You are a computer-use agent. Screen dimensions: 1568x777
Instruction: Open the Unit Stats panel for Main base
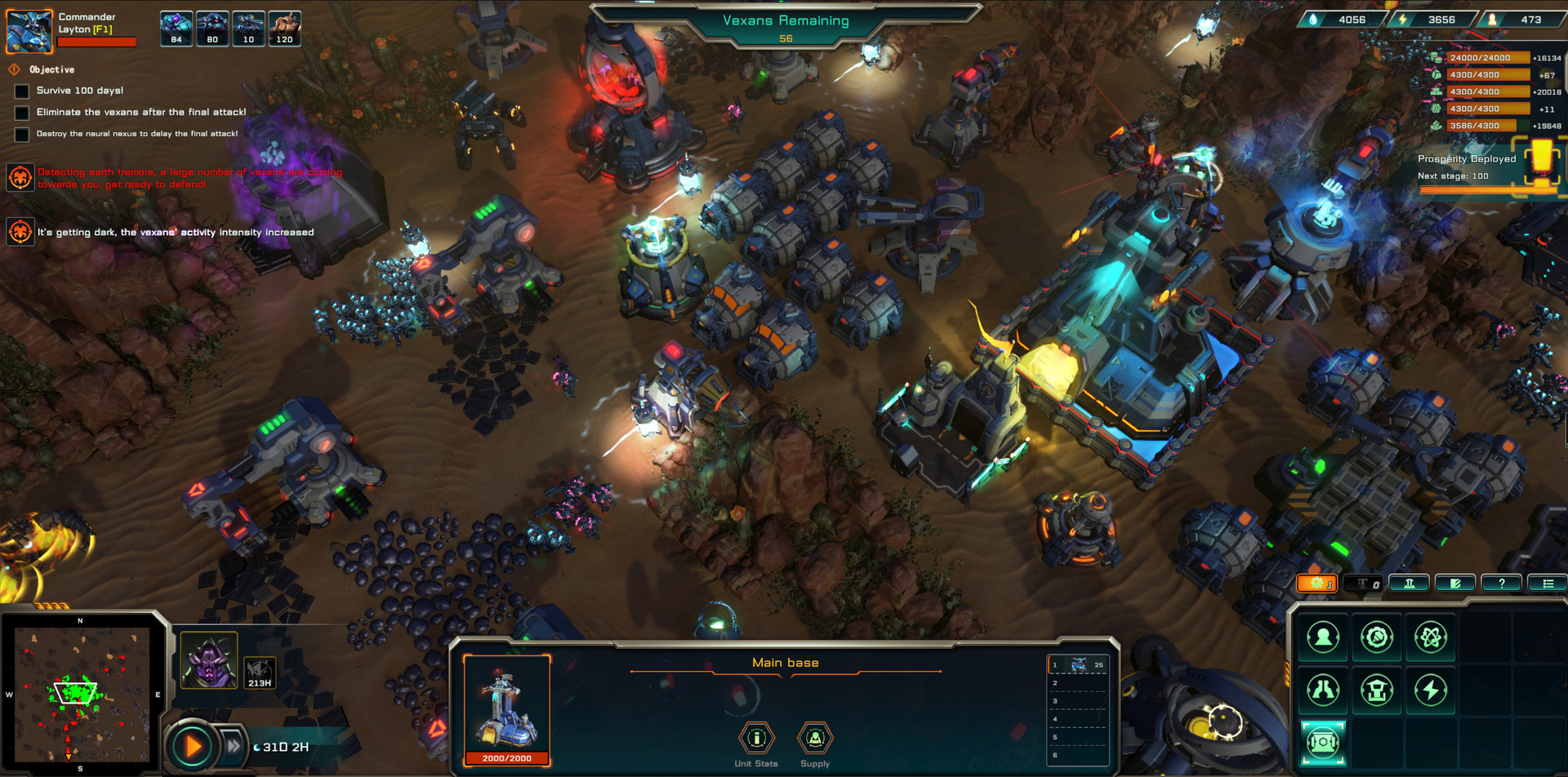point(757,739)
